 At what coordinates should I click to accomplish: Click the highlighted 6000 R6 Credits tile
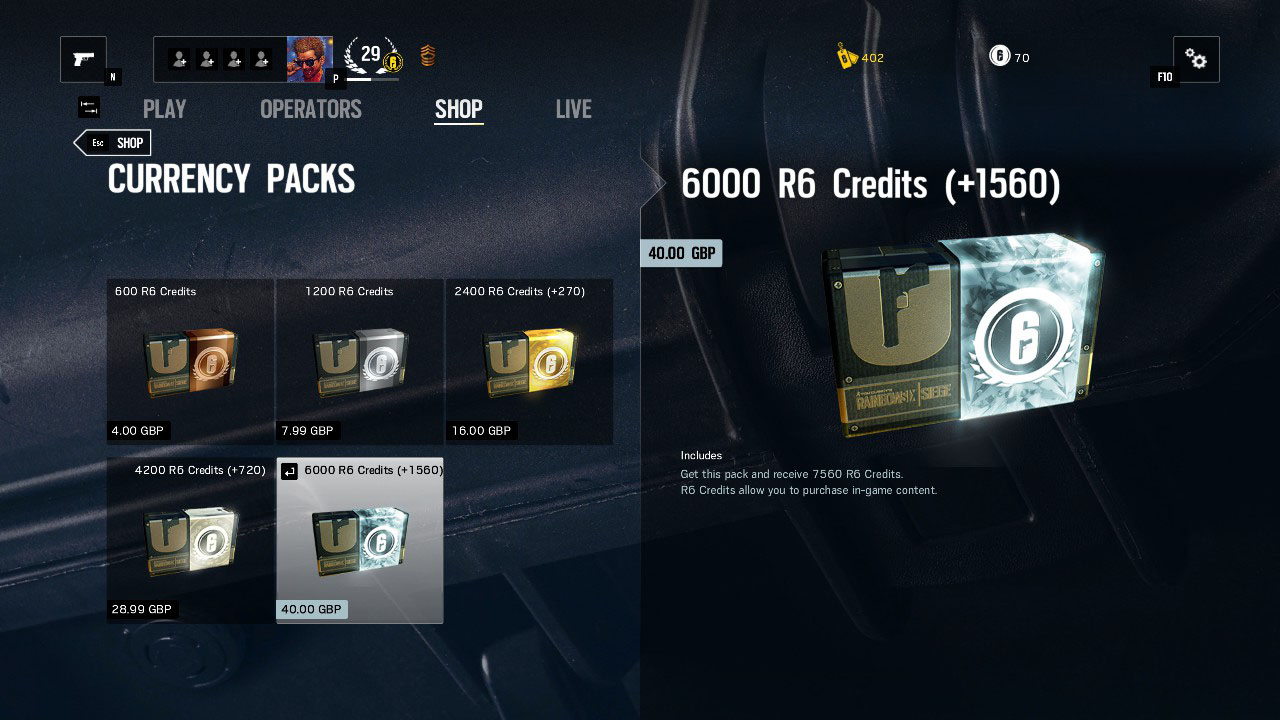click(x=359, y=540)
